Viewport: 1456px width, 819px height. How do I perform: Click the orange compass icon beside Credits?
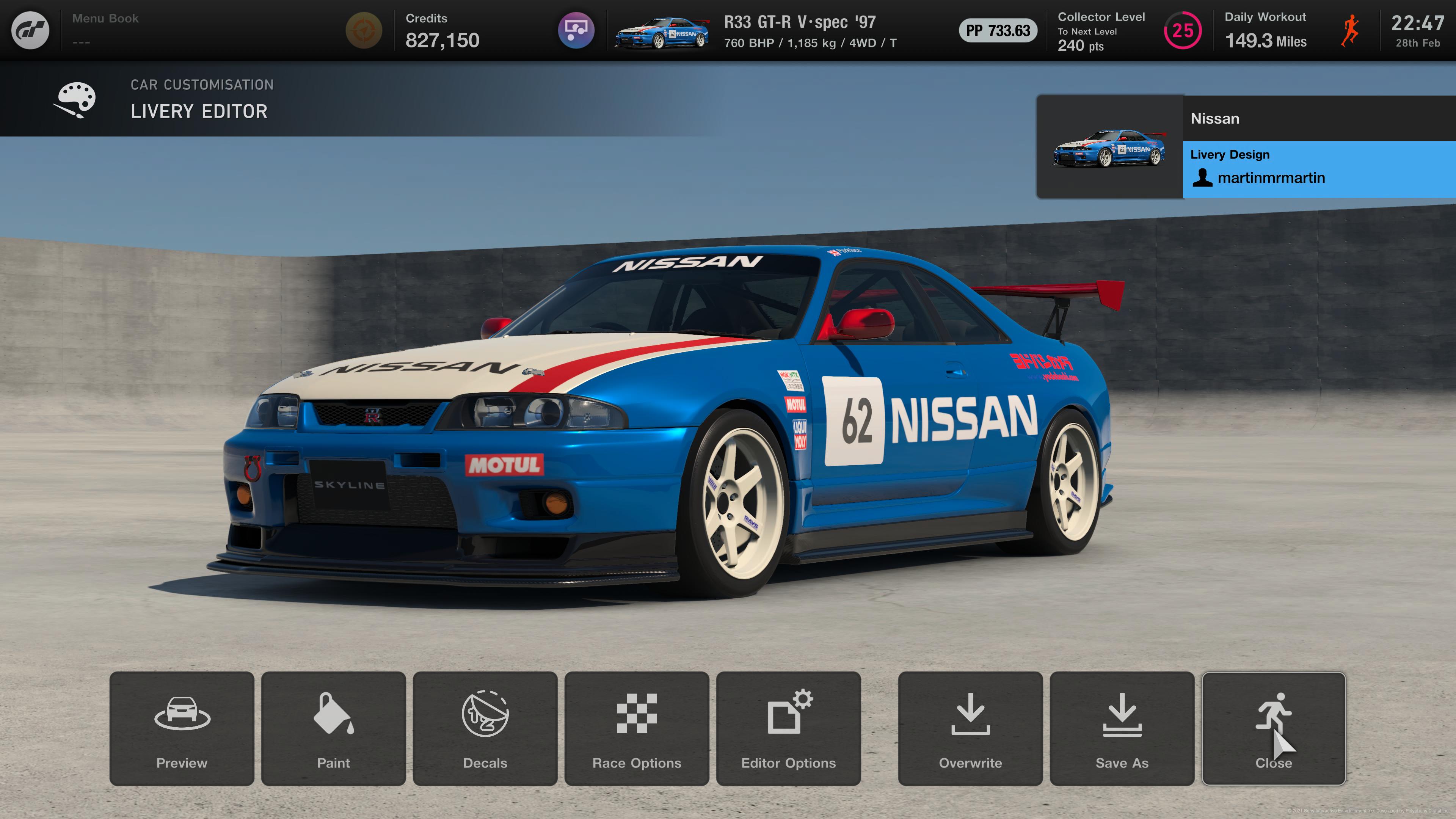click(364, 30)
